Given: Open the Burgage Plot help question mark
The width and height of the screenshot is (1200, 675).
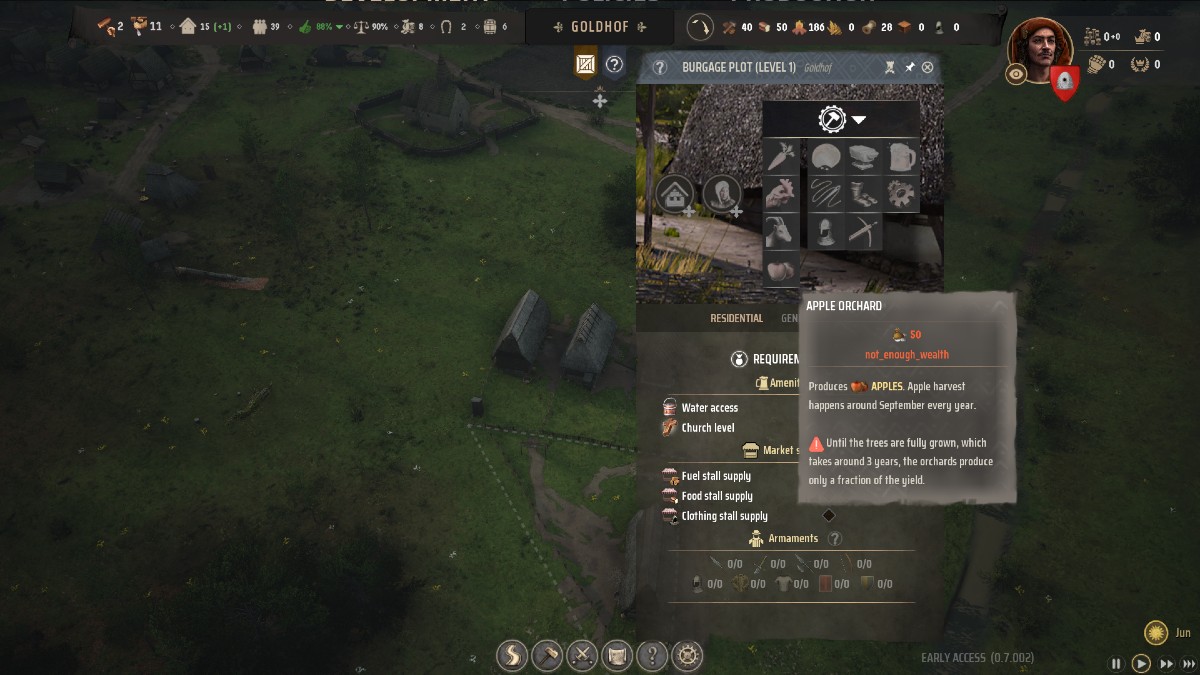Looking at the screenshot, I should coord(660,67).
